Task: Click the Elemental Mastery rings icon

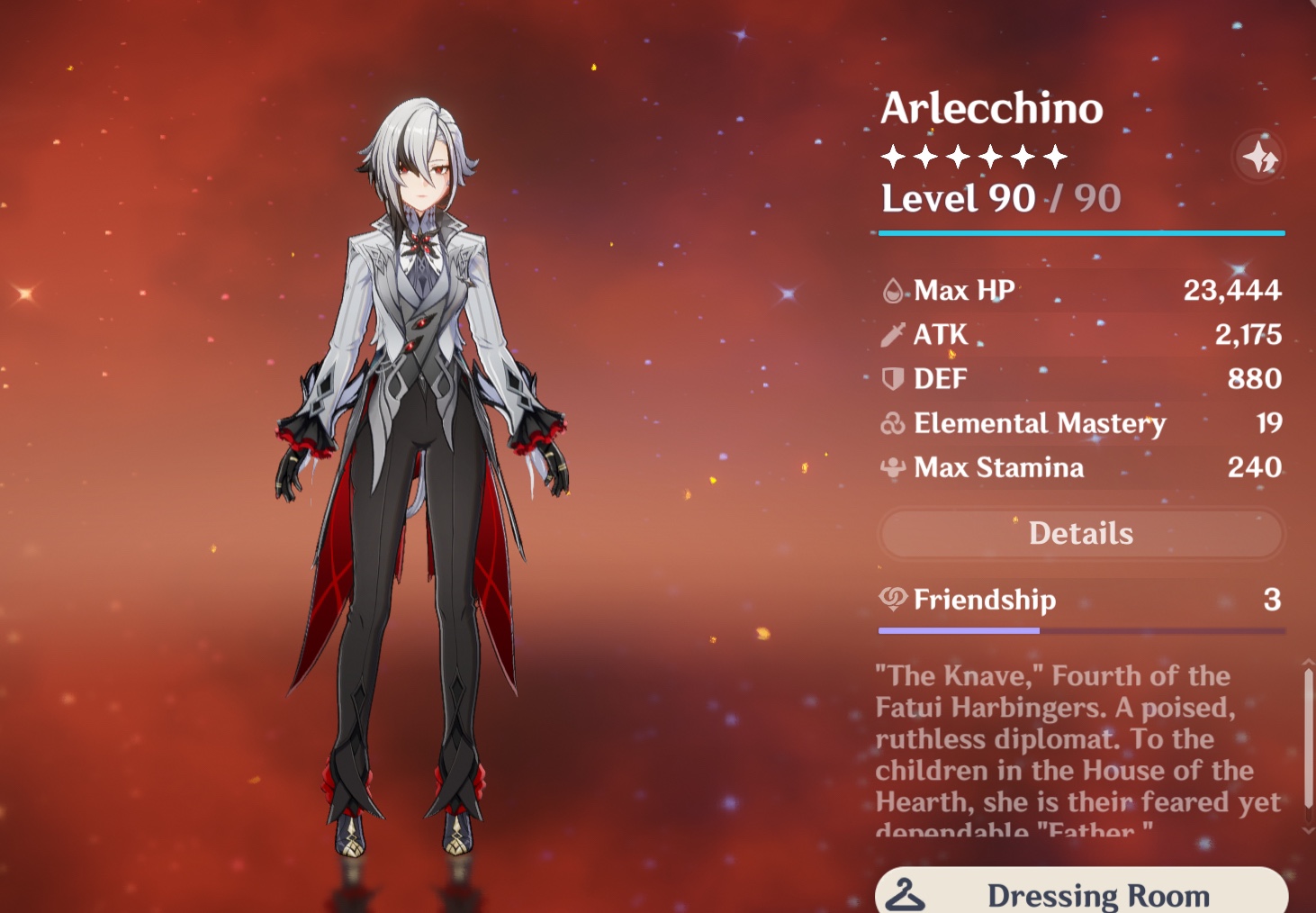Action: [x=892, y=423]
